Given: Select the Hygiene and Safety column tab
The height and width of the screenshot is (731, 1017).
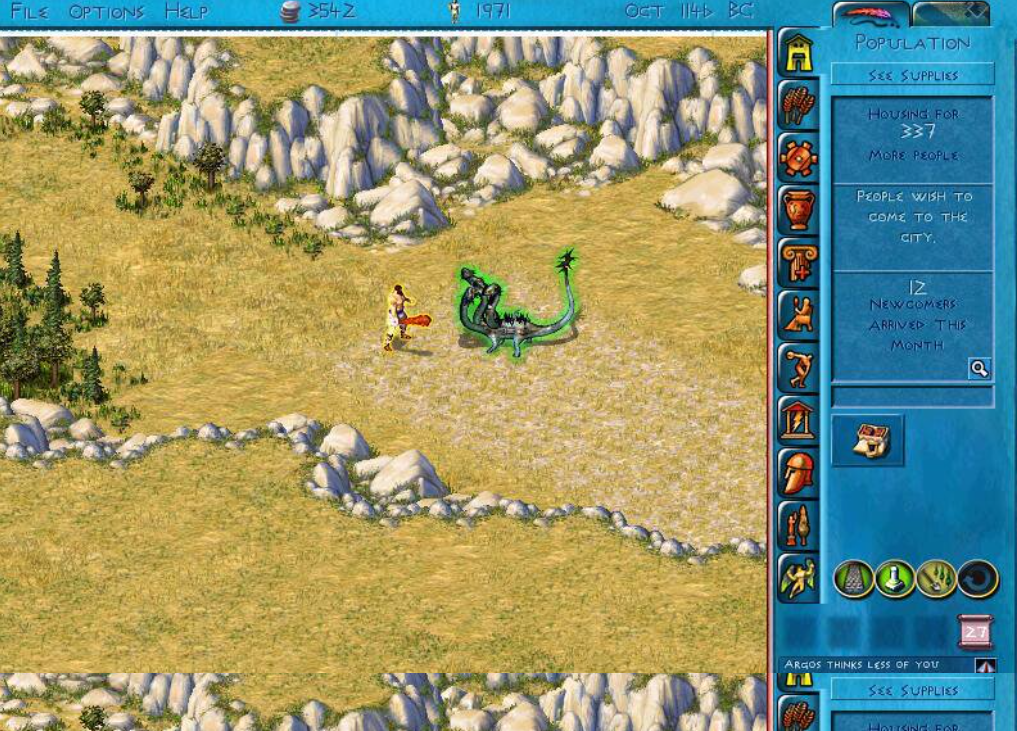Looking at the screenshot, I should coord(798,263).
